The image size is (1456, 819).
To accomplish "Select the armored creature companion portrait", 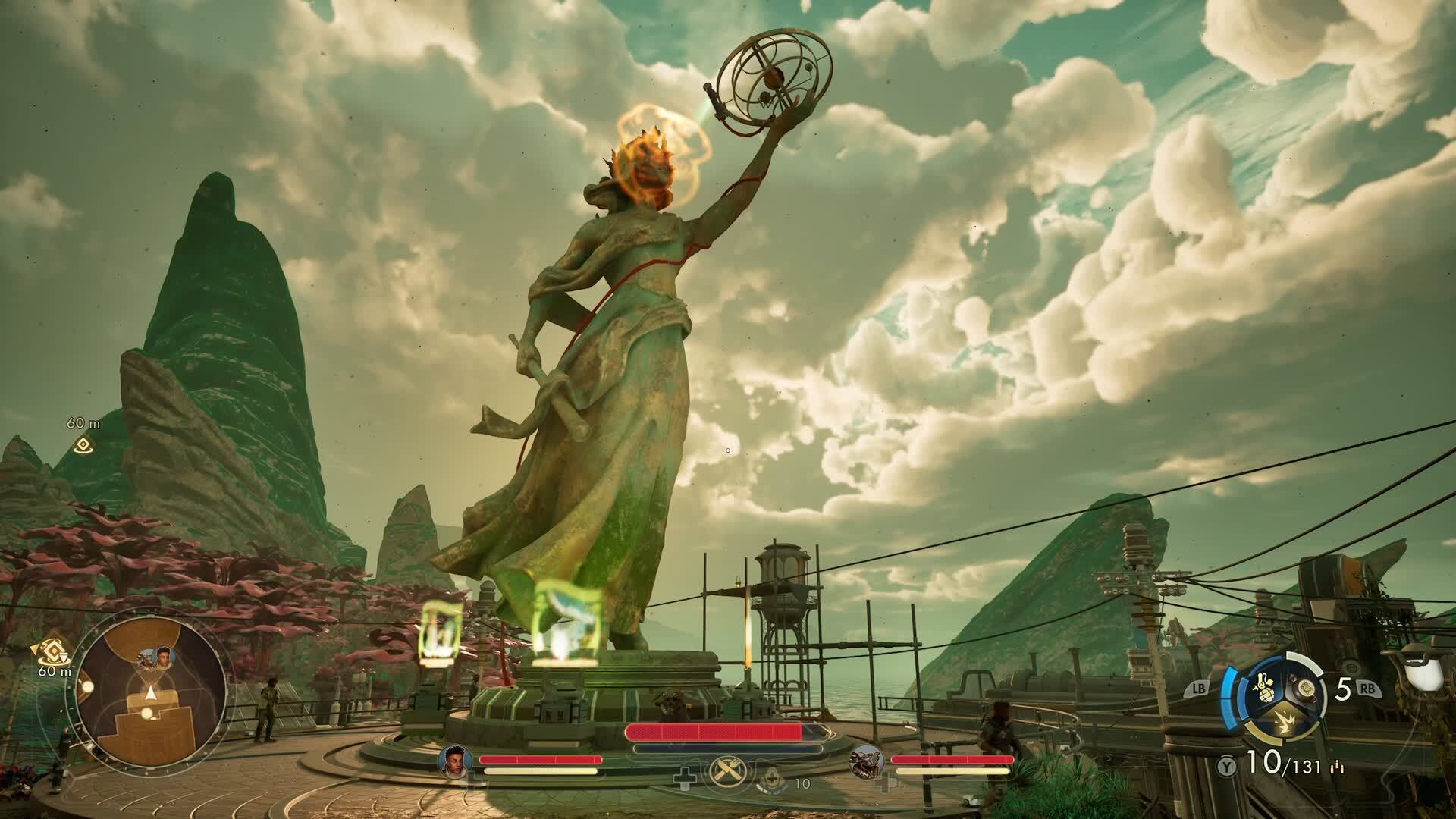I will (865, 761).
